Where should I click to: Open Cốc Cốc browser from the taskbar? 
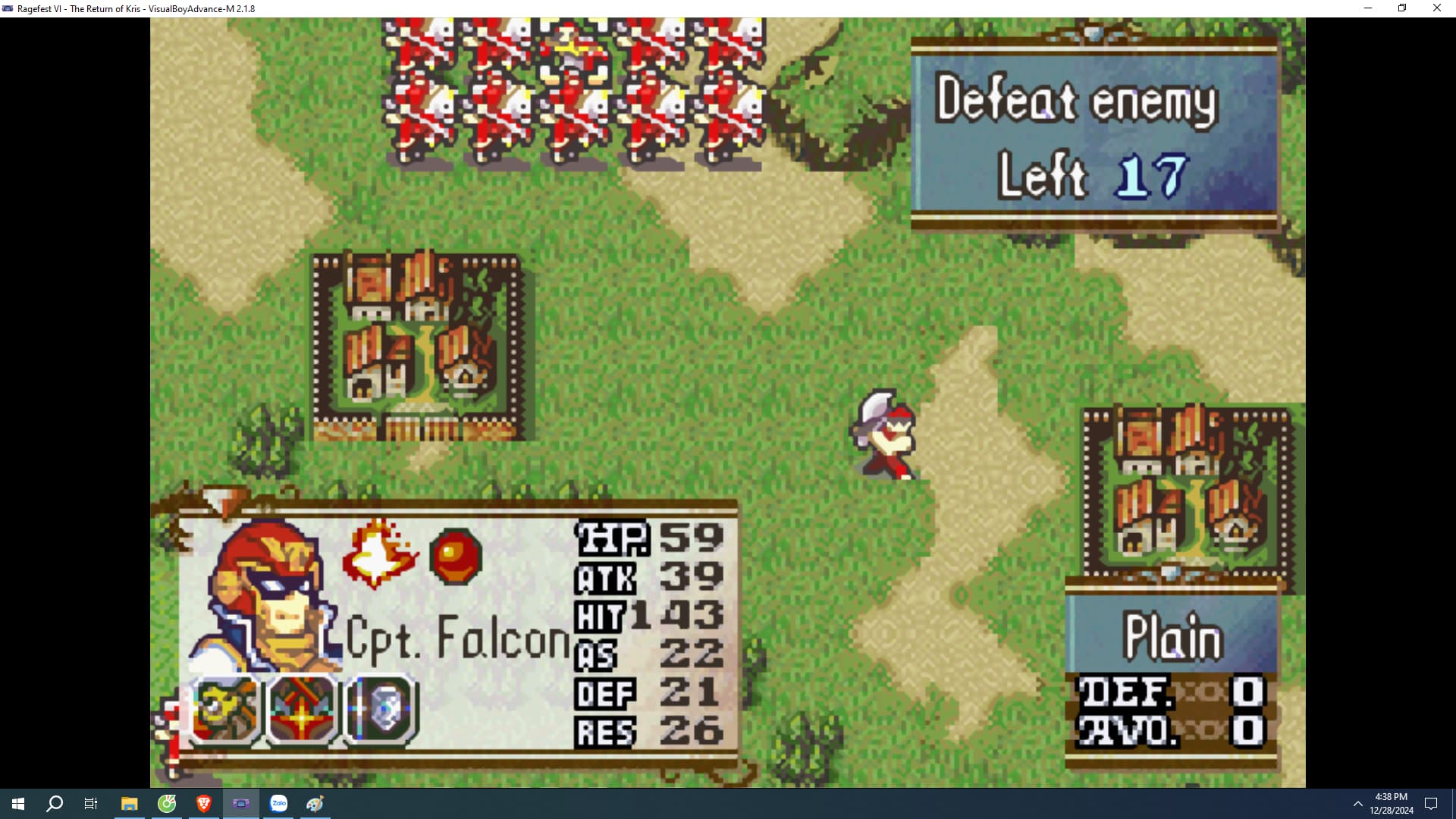[x=168, y=804]
